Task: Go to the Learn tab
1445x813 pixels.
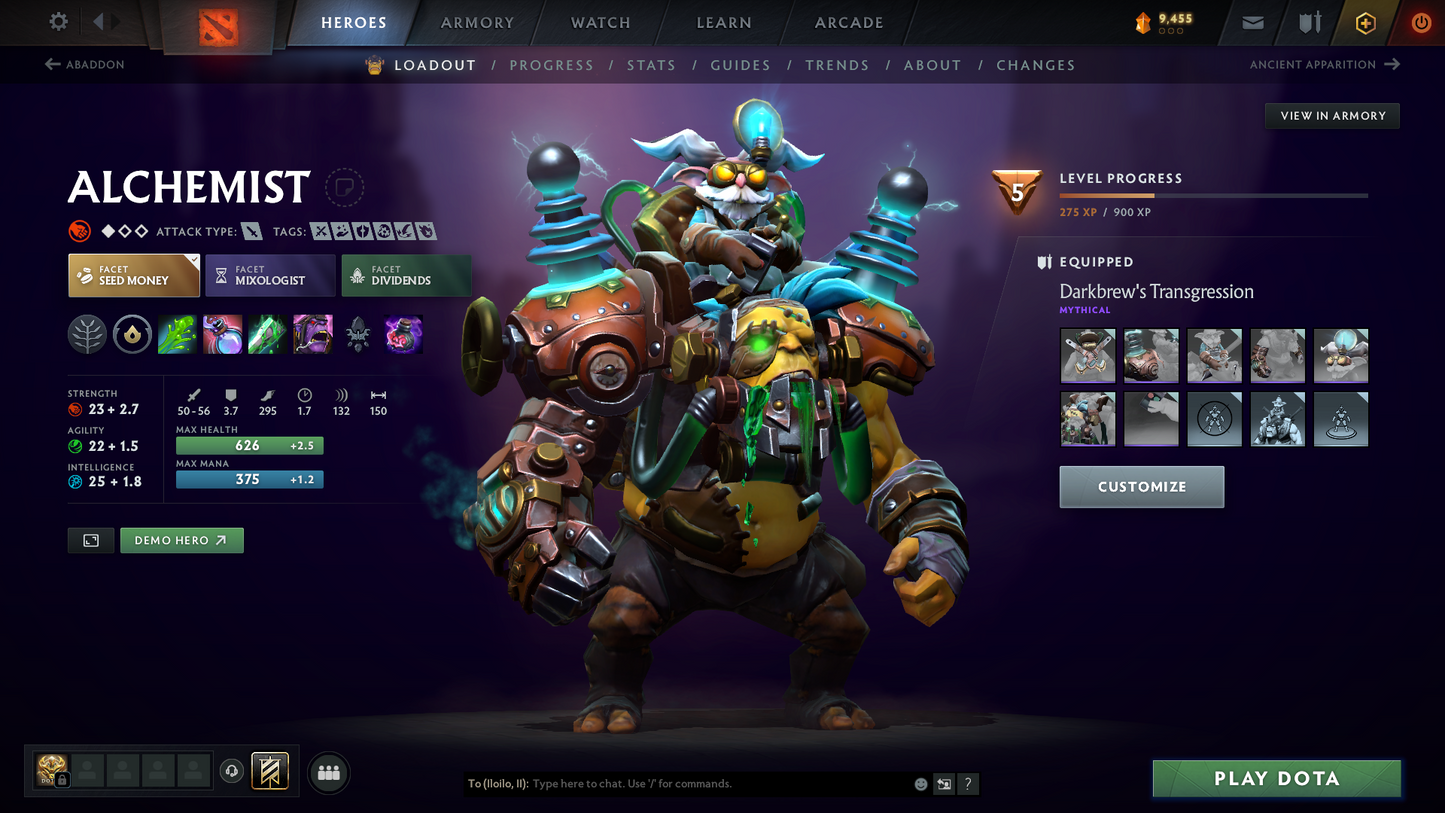Action: [724, 23]
